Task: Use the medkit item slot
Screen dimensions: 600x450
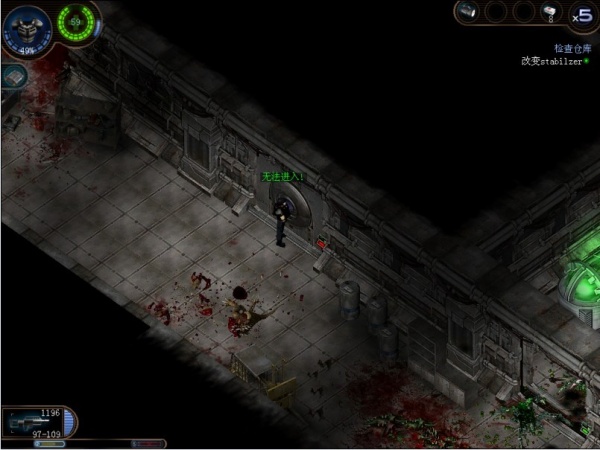Action: [549, 12]
